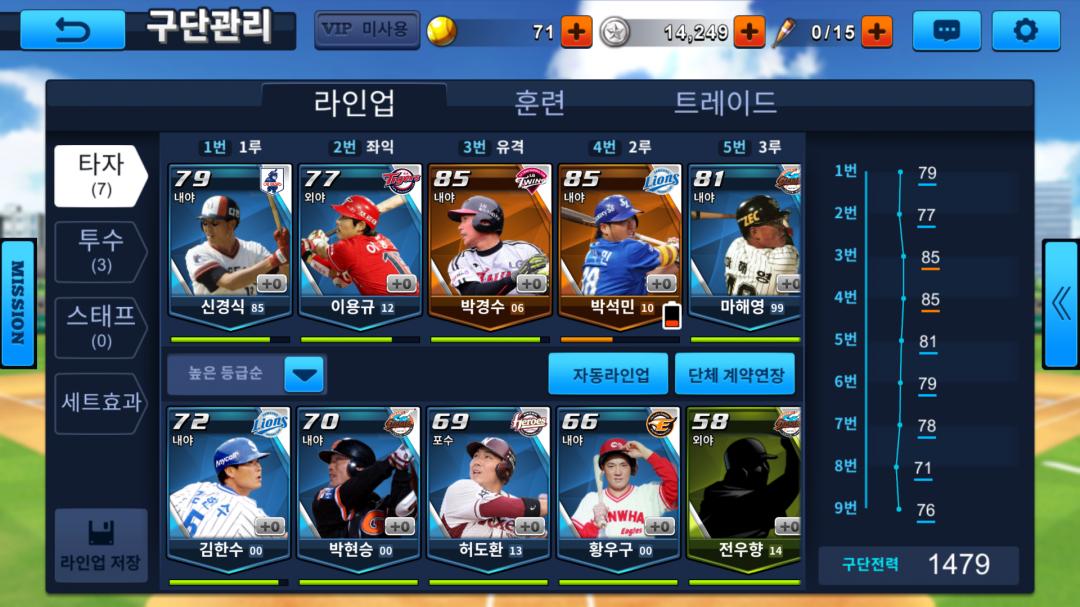Expand the right side arrow panel
1080x607 pixels.
1060,304
